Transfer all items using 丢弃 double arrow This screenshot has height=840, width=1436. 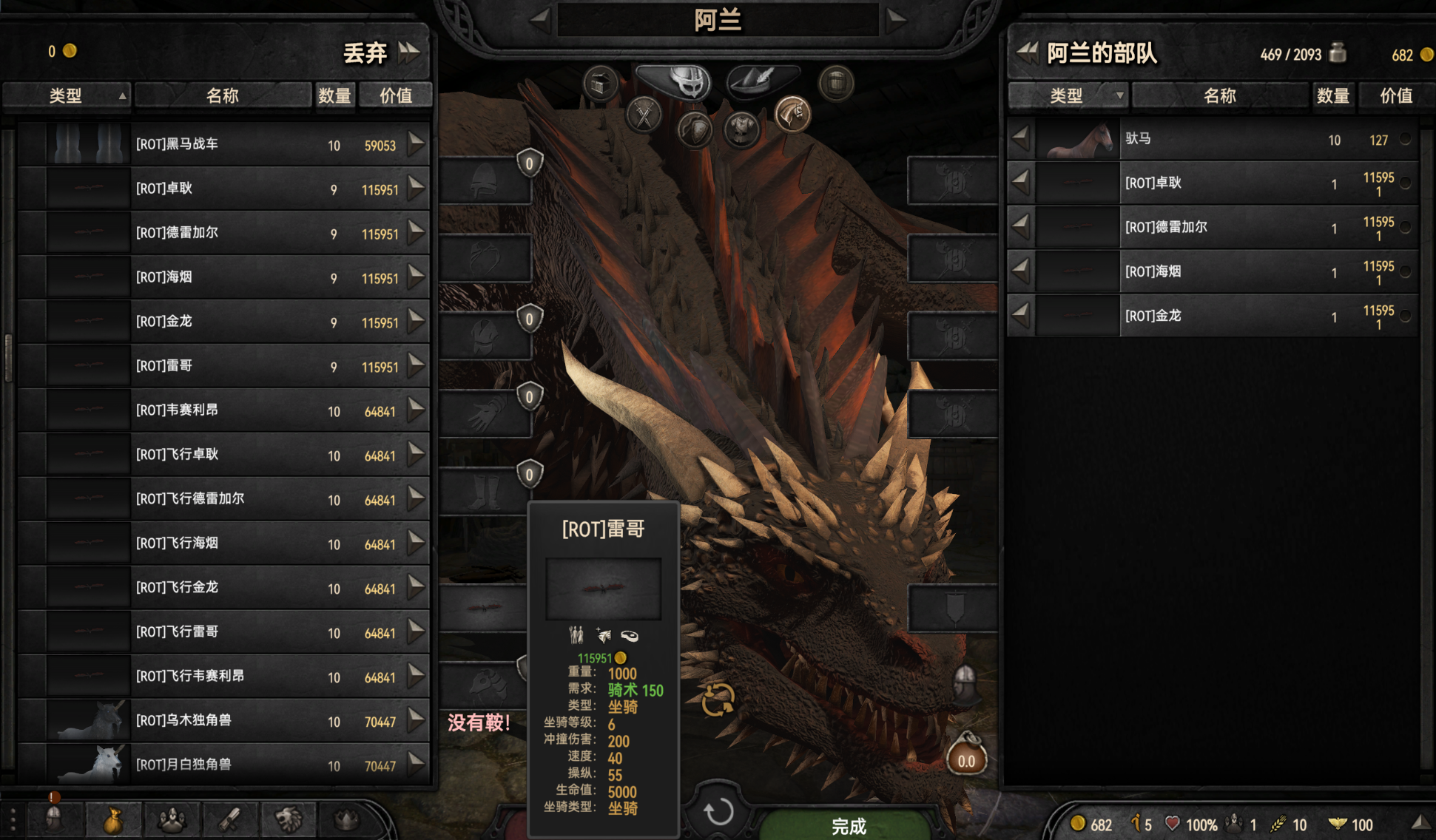click(409, 52)
